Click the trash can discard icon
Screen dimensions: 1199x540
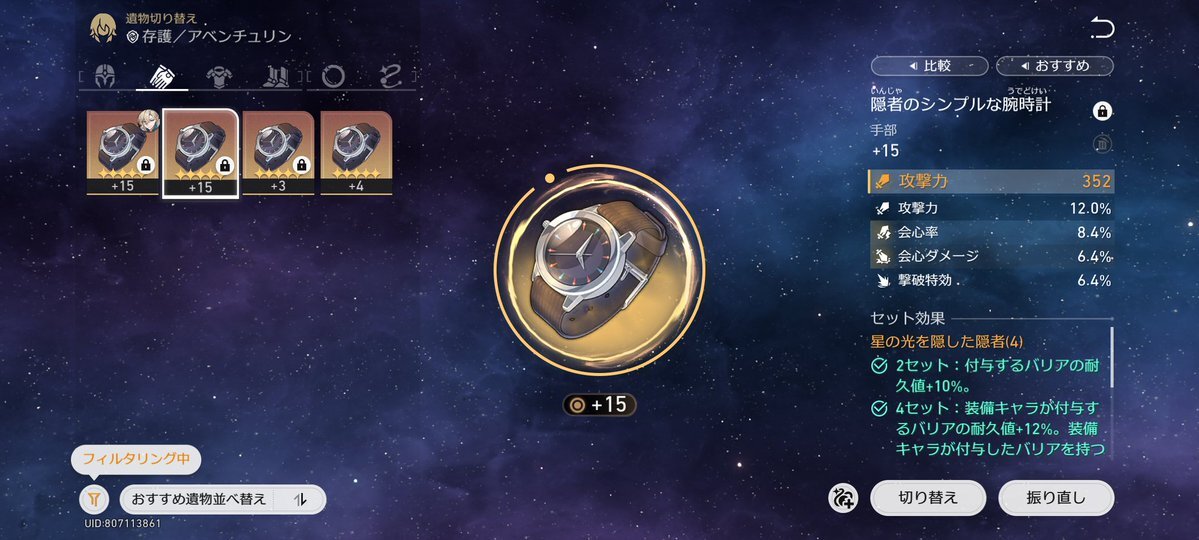coord(1103,145)
